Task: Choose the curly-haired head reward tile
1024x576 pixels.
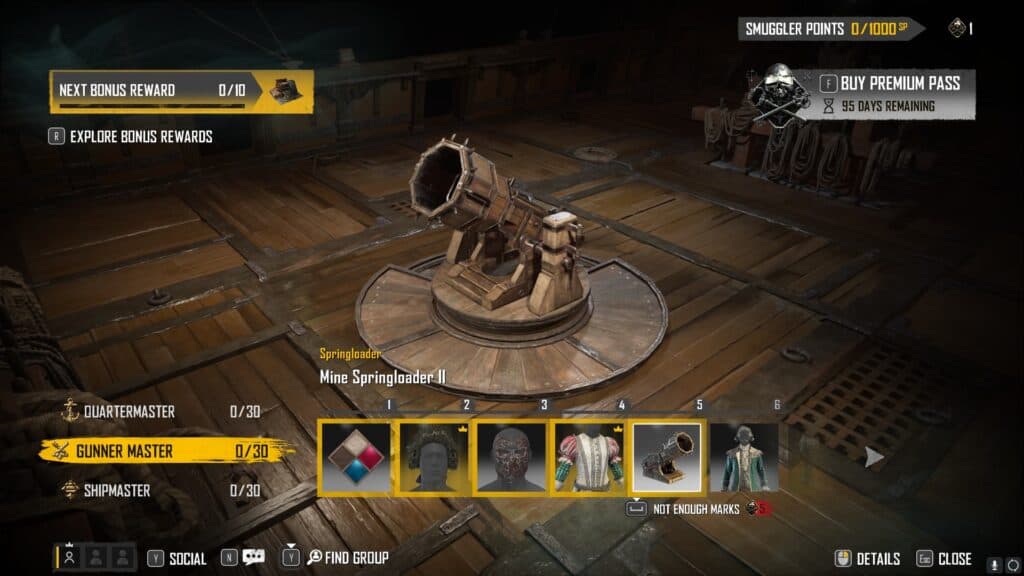Action: tap(435, 457)
